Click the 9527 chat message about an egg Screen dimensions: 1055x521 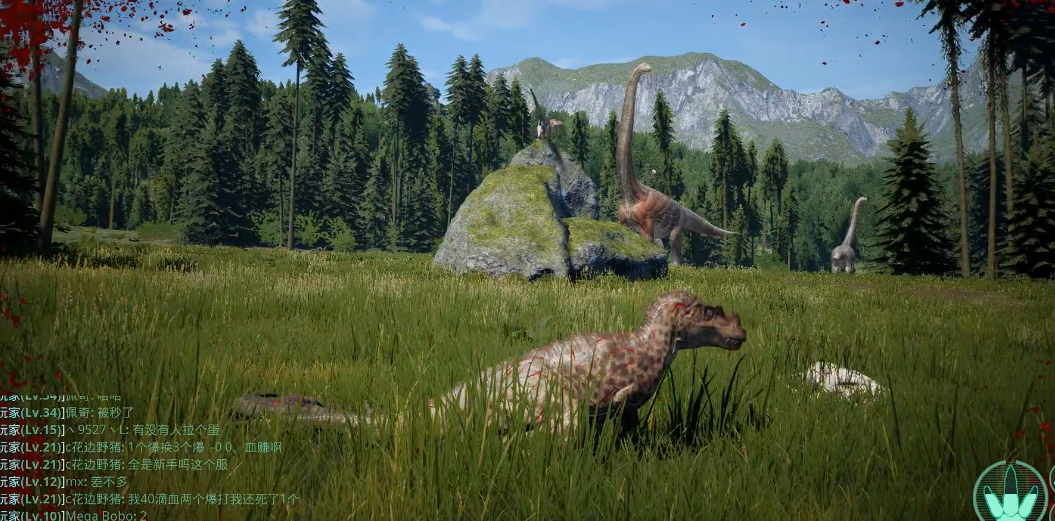click(x=170, y=429)
